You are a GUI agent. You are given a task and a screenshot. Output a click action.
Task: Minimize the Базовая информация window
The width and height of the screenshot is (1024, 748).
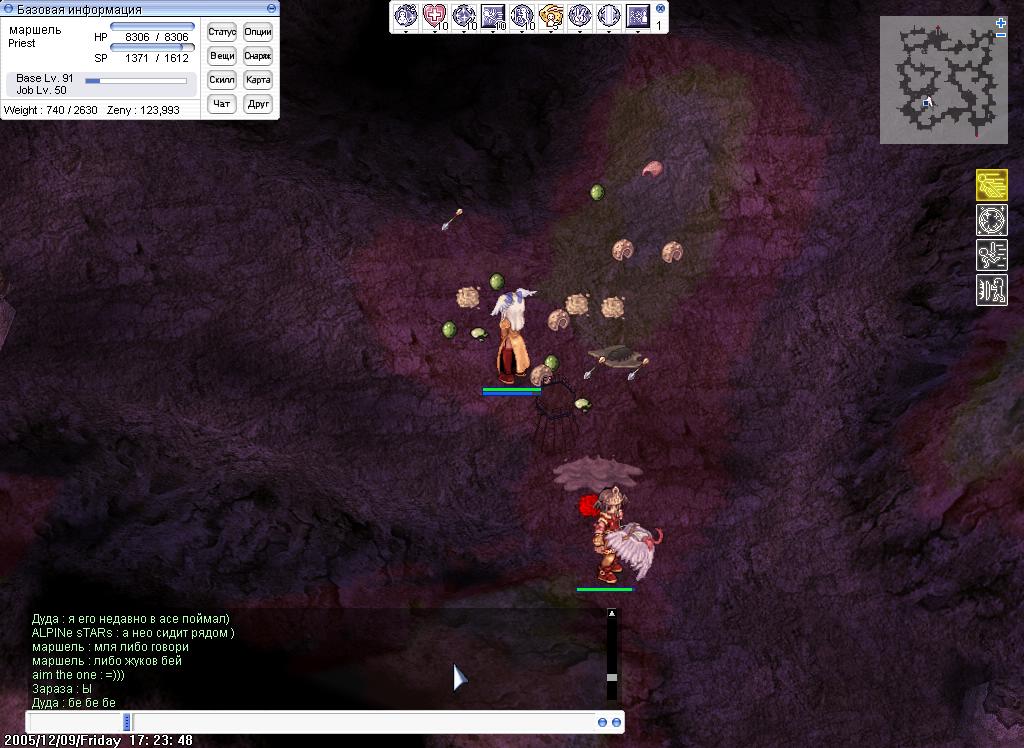pyautogui.click(x=9, y=9)
